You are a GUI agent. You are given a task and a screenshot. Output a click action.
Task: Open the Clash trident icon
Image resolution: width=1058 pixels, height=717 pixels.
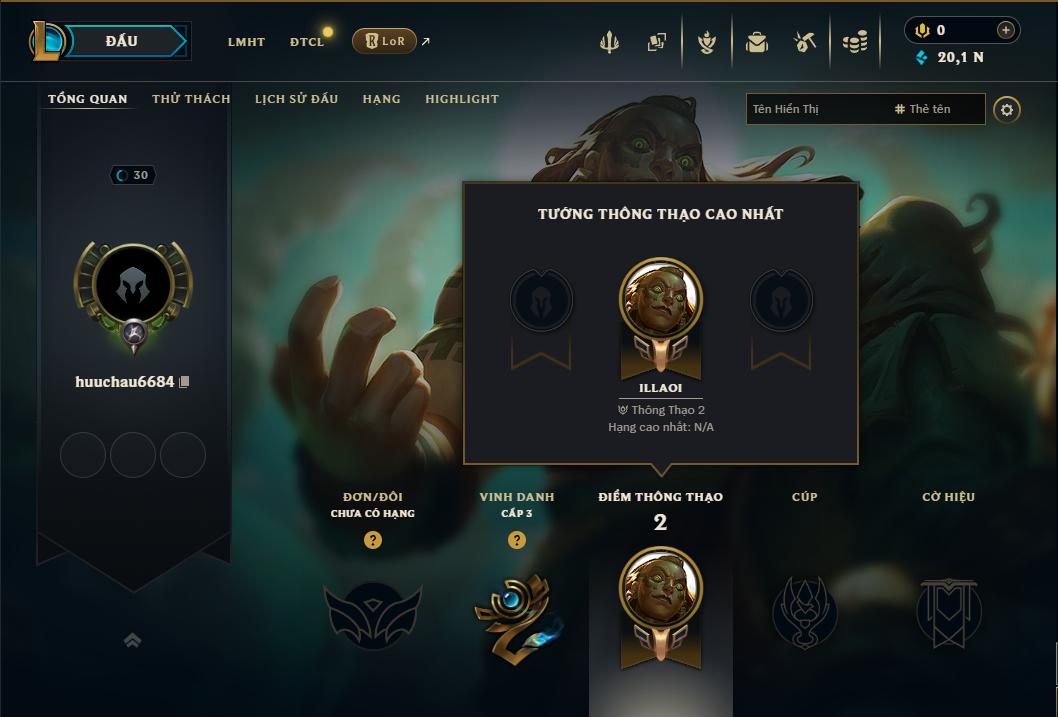[x=609, y=42]
